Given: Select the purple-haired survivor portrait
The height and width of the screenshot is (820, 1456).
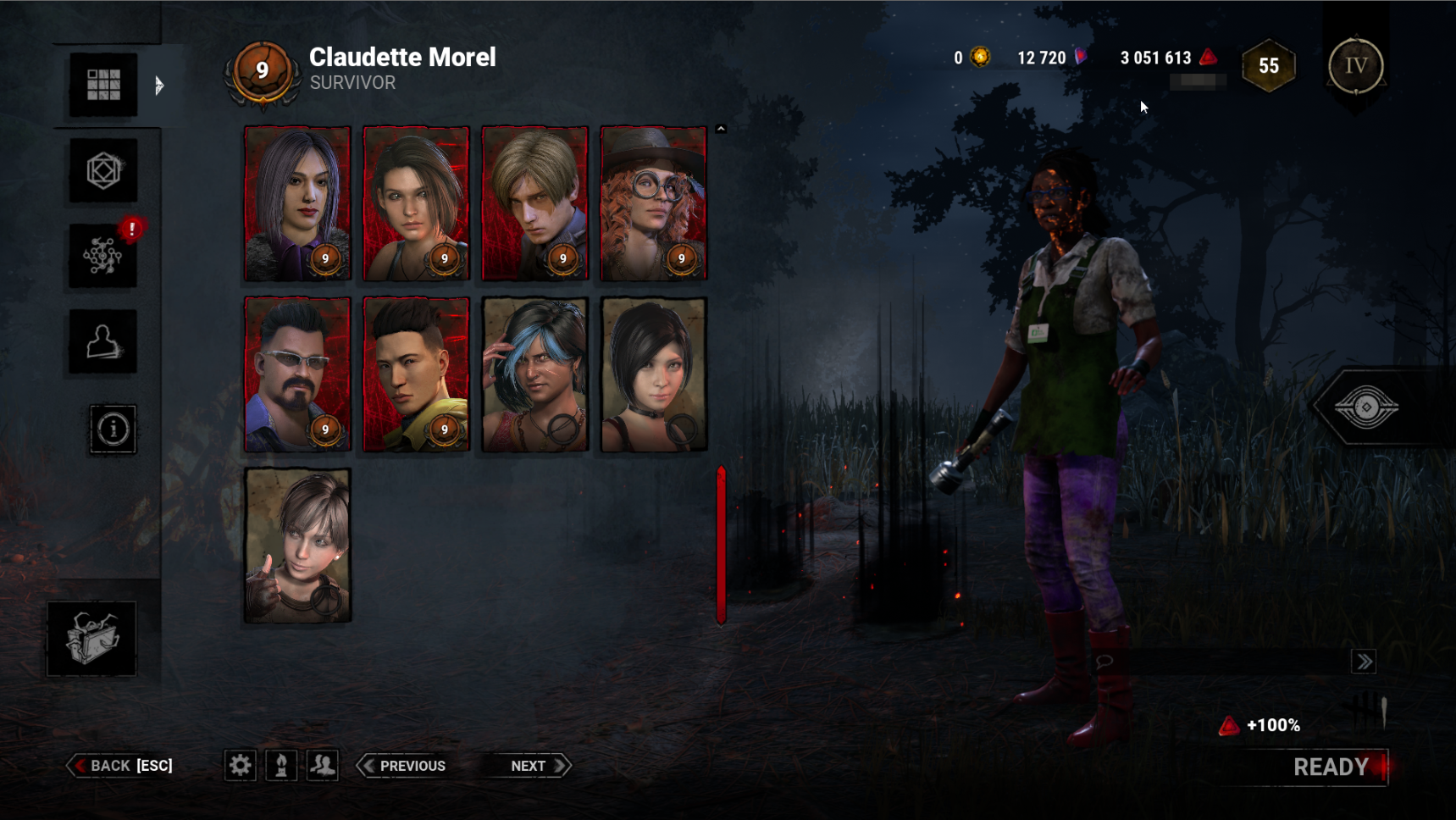Looking at the screenshot, I should tap(297, 203).
